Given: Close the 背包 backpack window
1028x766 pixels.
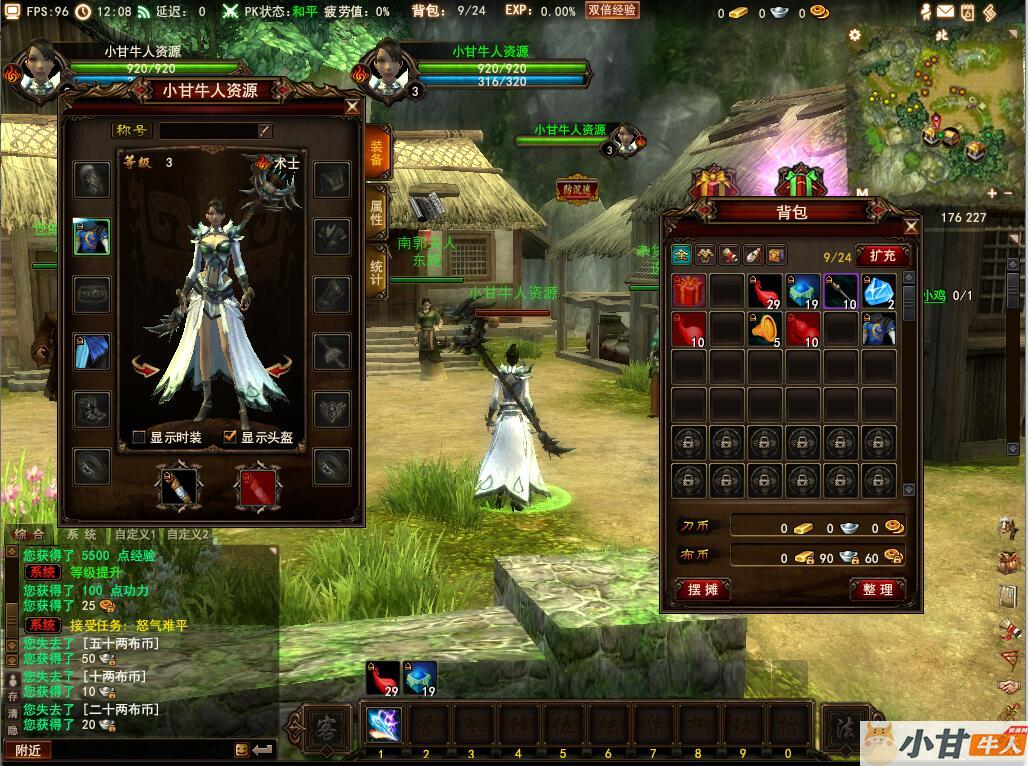Looking at the screenshot, I should tap(911, 227).
